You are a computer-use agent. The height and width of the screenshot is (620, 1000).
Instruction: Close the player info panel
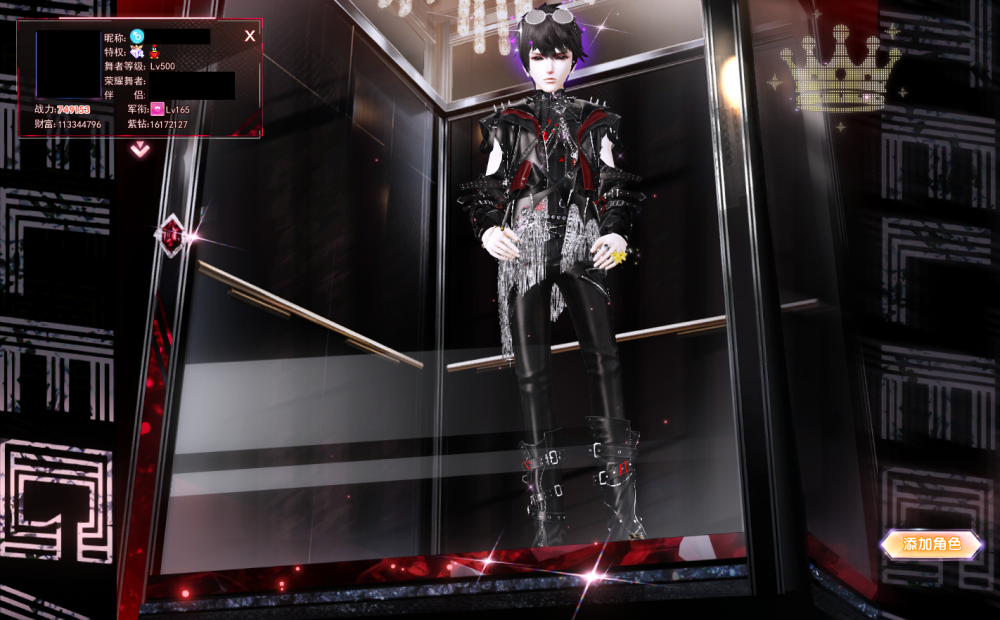pyautogui.click(x=250, y=36)
